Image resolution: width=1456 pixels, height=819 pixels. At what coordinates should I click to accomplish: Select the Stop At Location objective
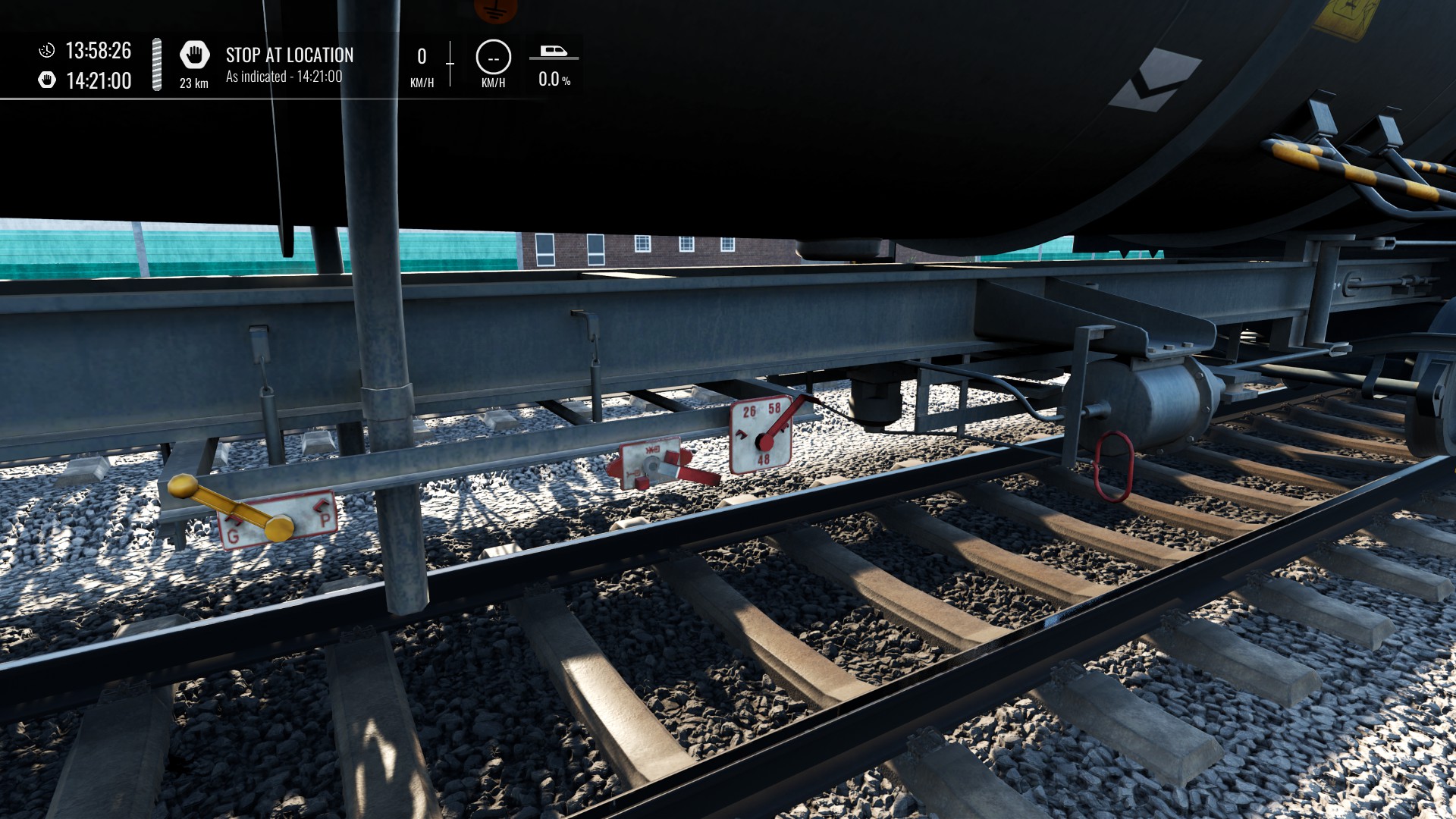289,55
